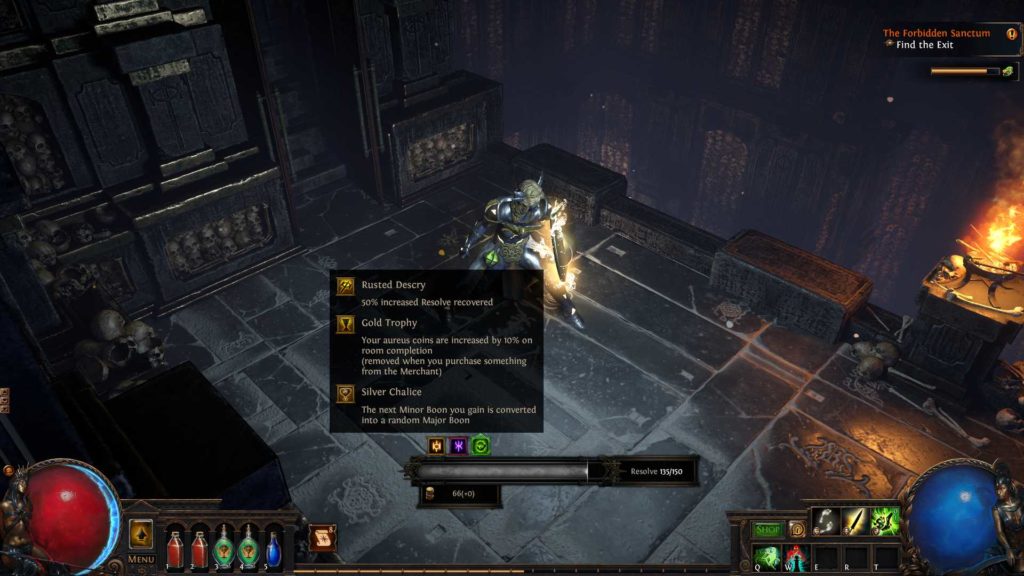The width and height of the screenshot is (1024, 576).
Task: Click the gold coin icon next to Shop
Action: (797, 529)
